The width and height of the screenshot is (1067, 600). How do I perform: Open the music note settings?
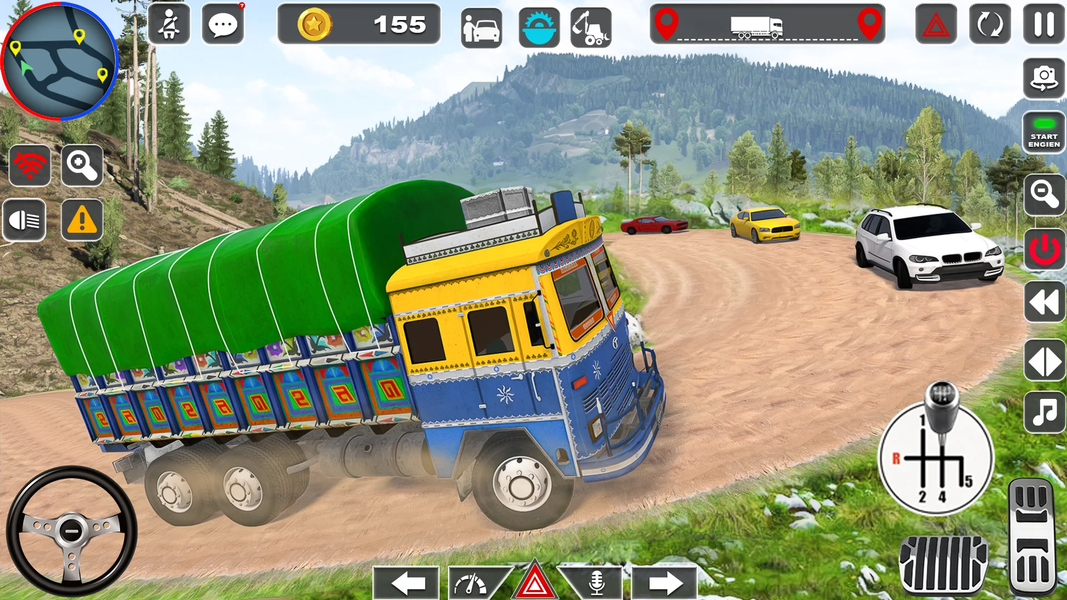click(x=1043, y=411)
